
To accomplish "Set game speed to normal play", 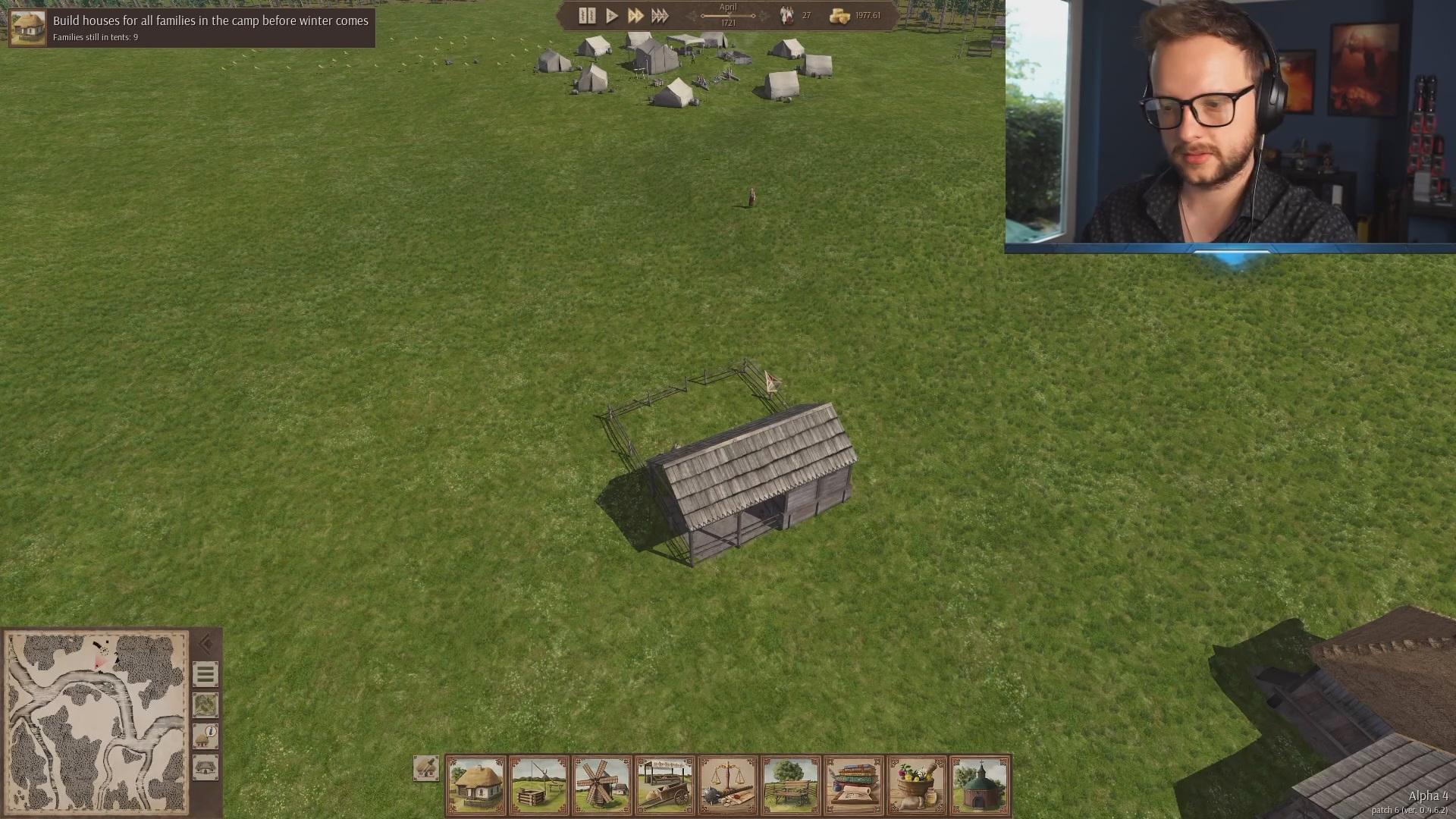I will (611, 15).
